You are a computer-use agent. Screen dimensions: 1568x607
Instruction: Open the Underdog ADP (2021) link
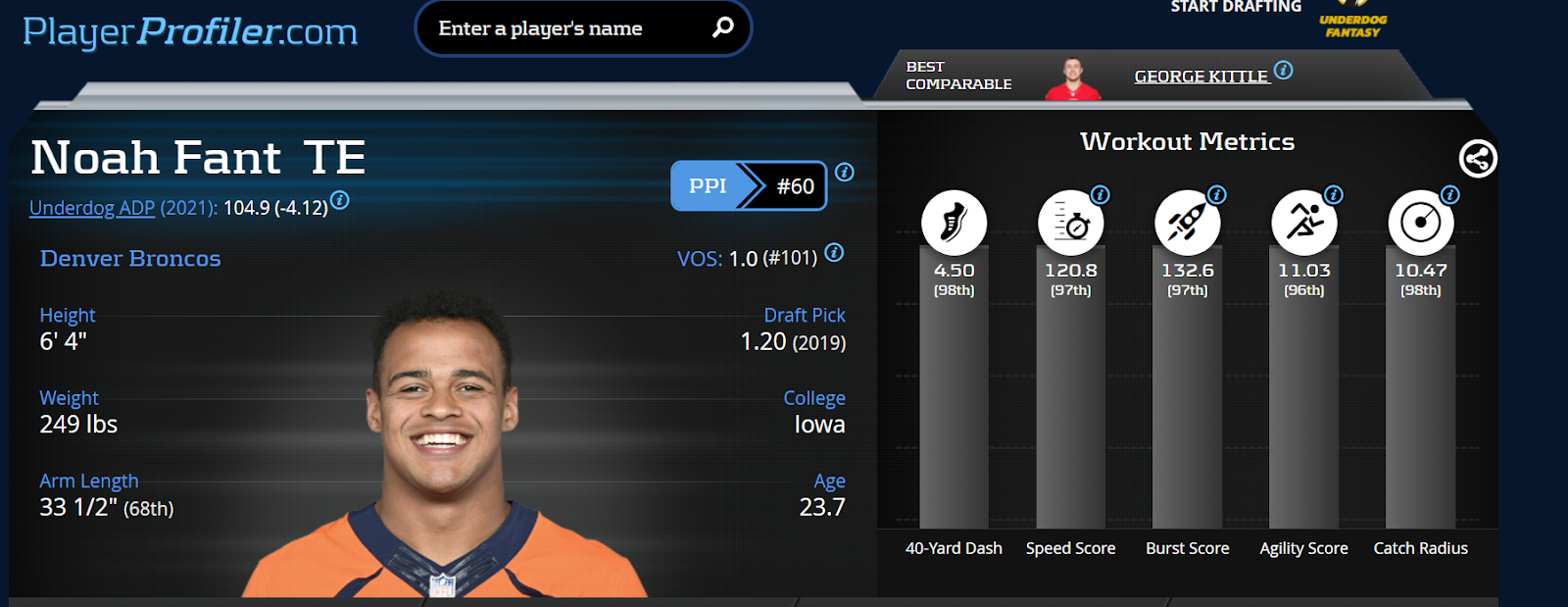pos(92,208)
